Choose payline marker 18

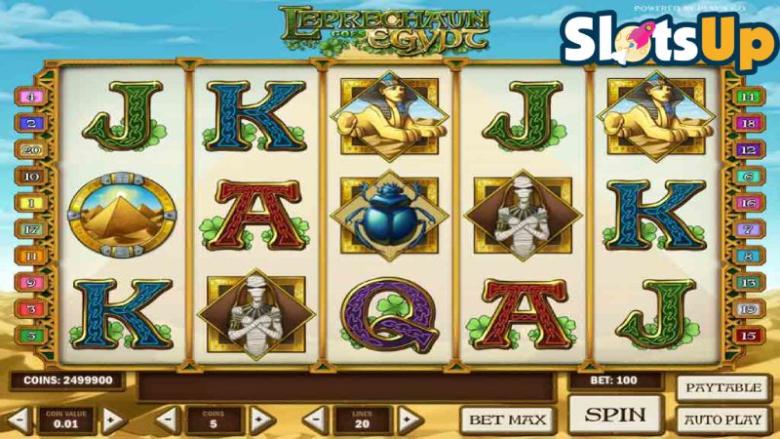tap(749, 123)
